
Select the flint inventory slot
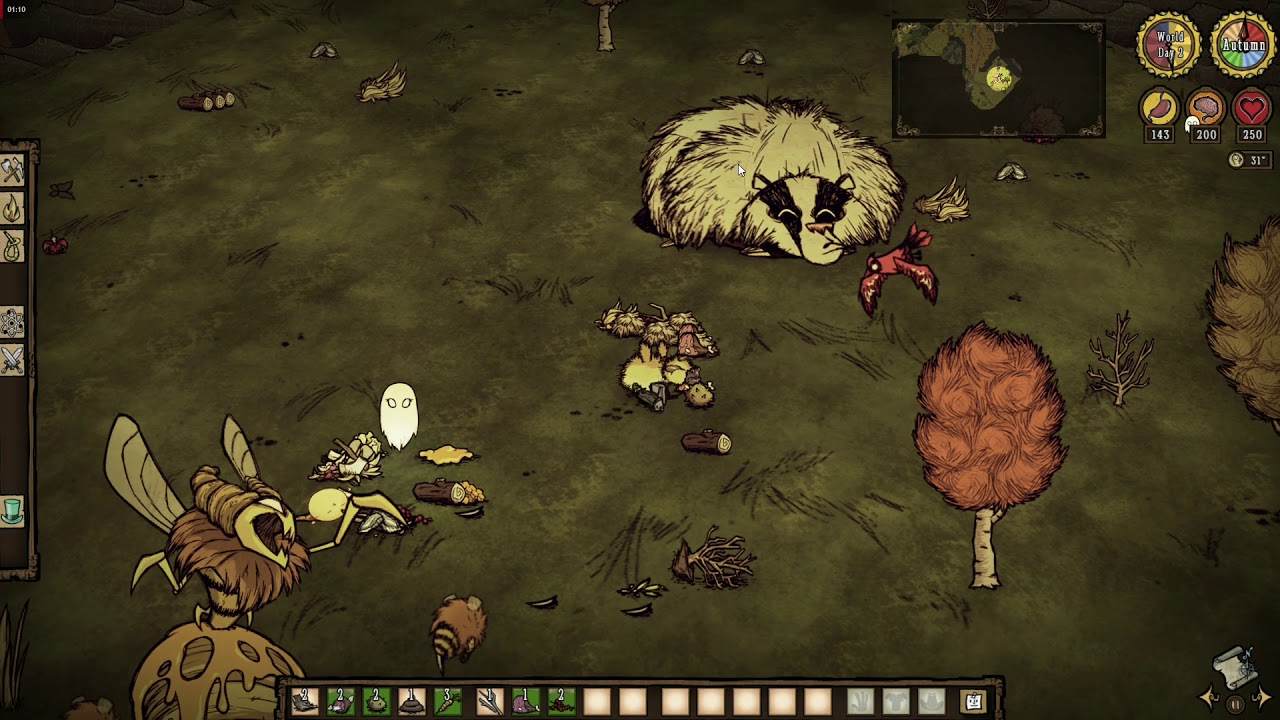(305, 701)
